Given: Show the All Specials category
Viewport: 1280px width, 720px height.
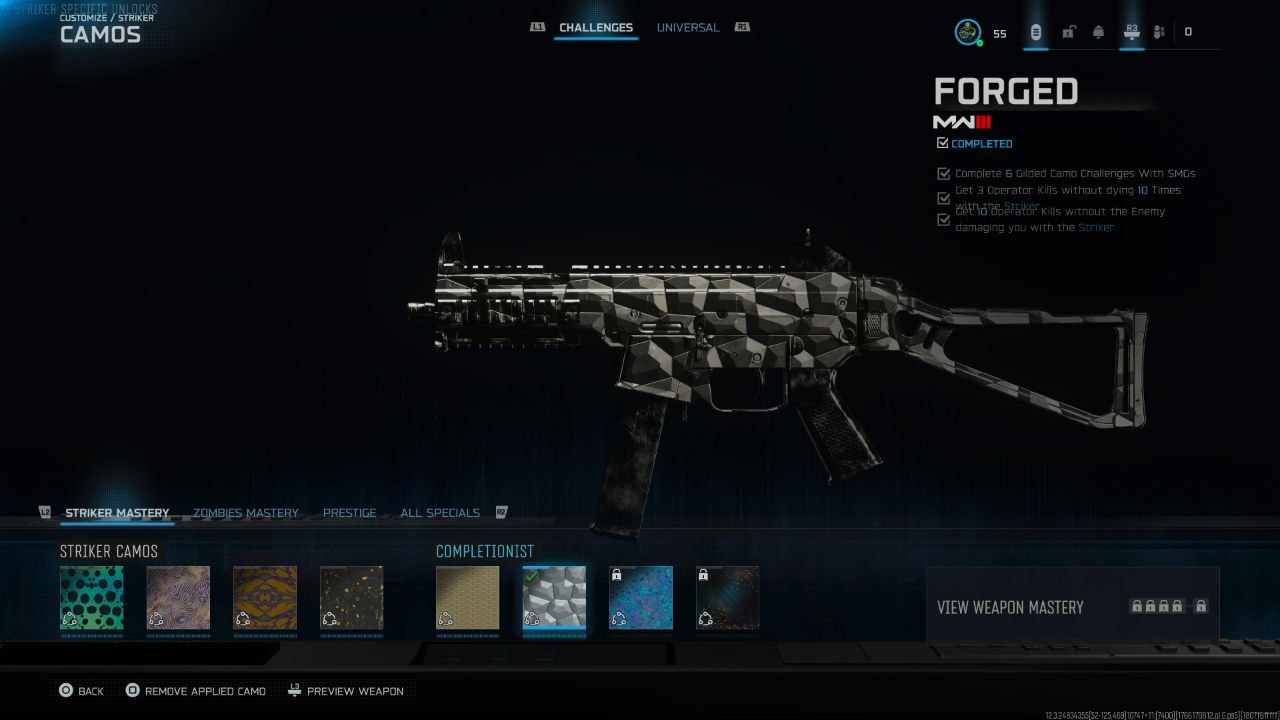Looking at the screenshot, I should click(x=440, y=513).
